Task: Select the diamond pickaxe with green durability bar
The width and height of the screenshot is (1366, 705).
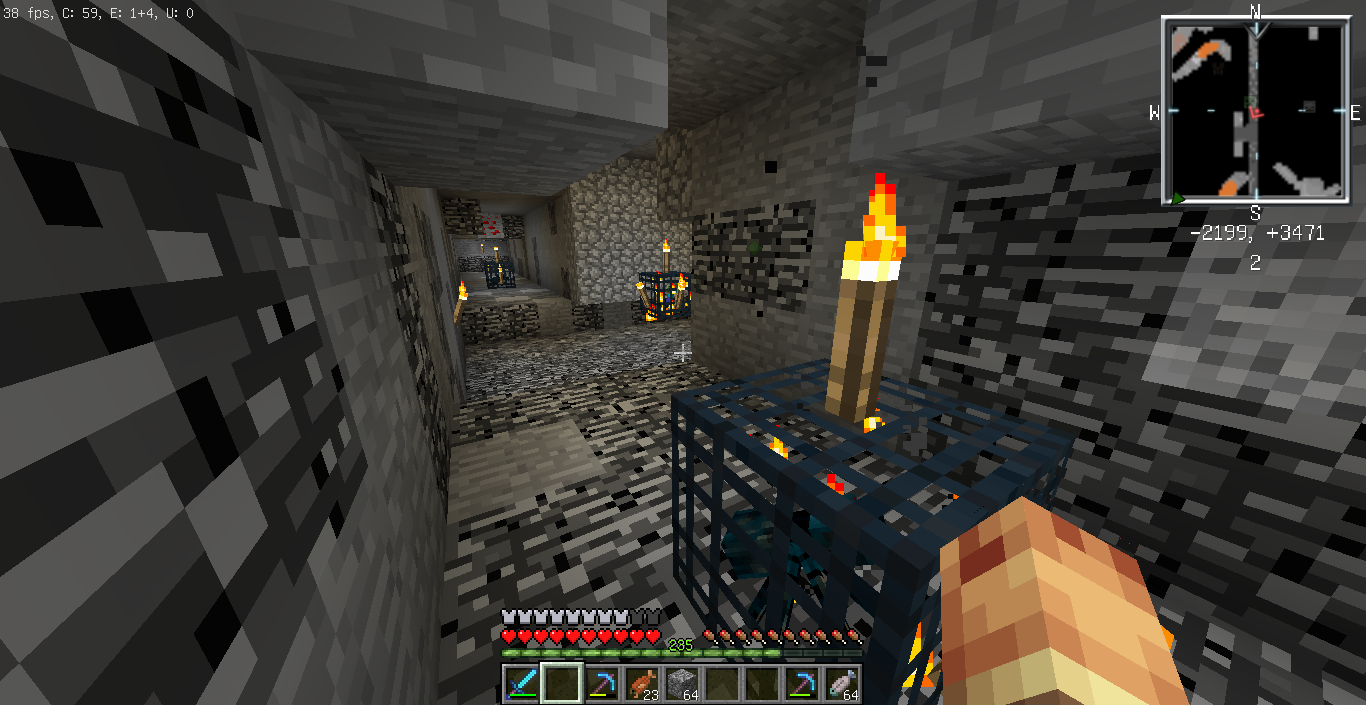Action: (x=801, y=683)
